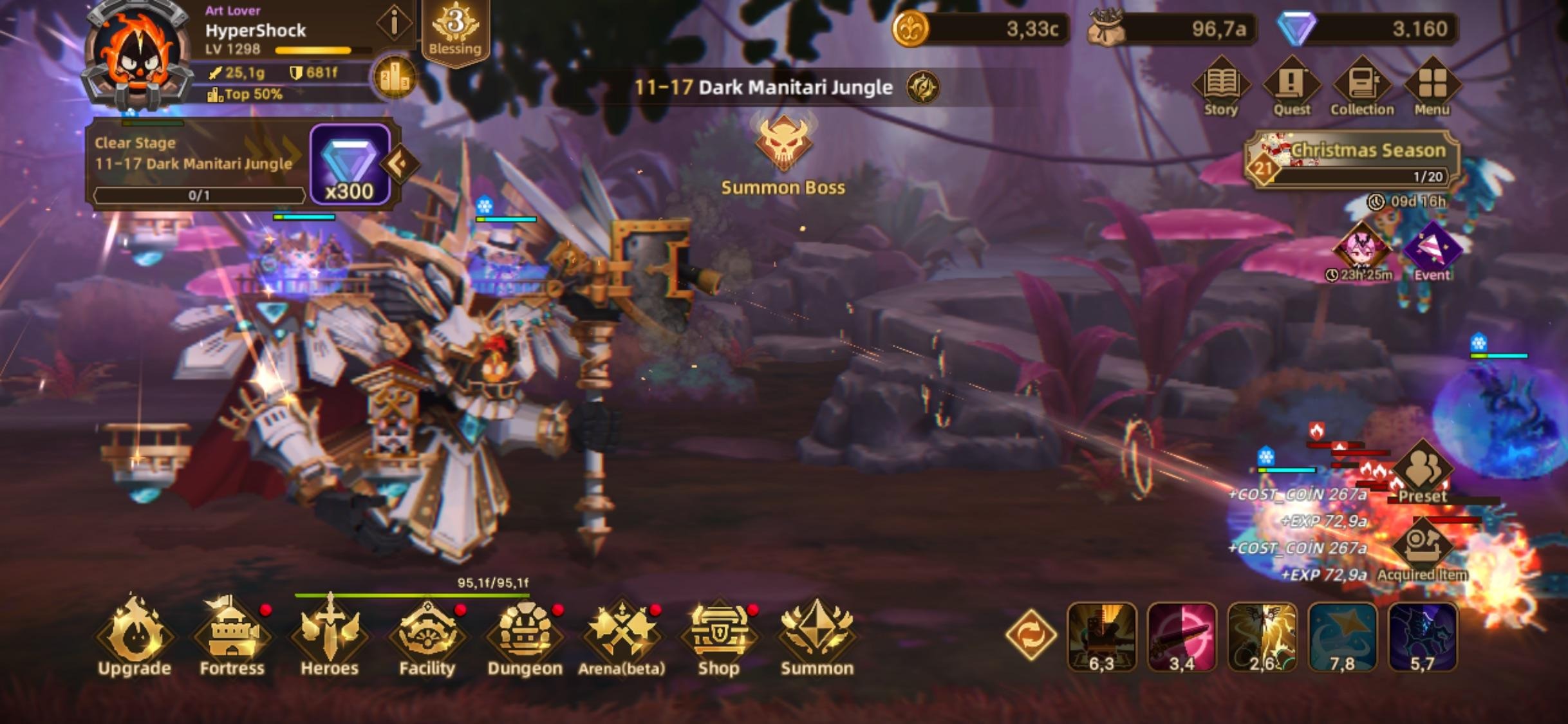The width and height of the screenshot is (1568, 724).
Task: Open the Fortress menu
Action: click(232, 636)
